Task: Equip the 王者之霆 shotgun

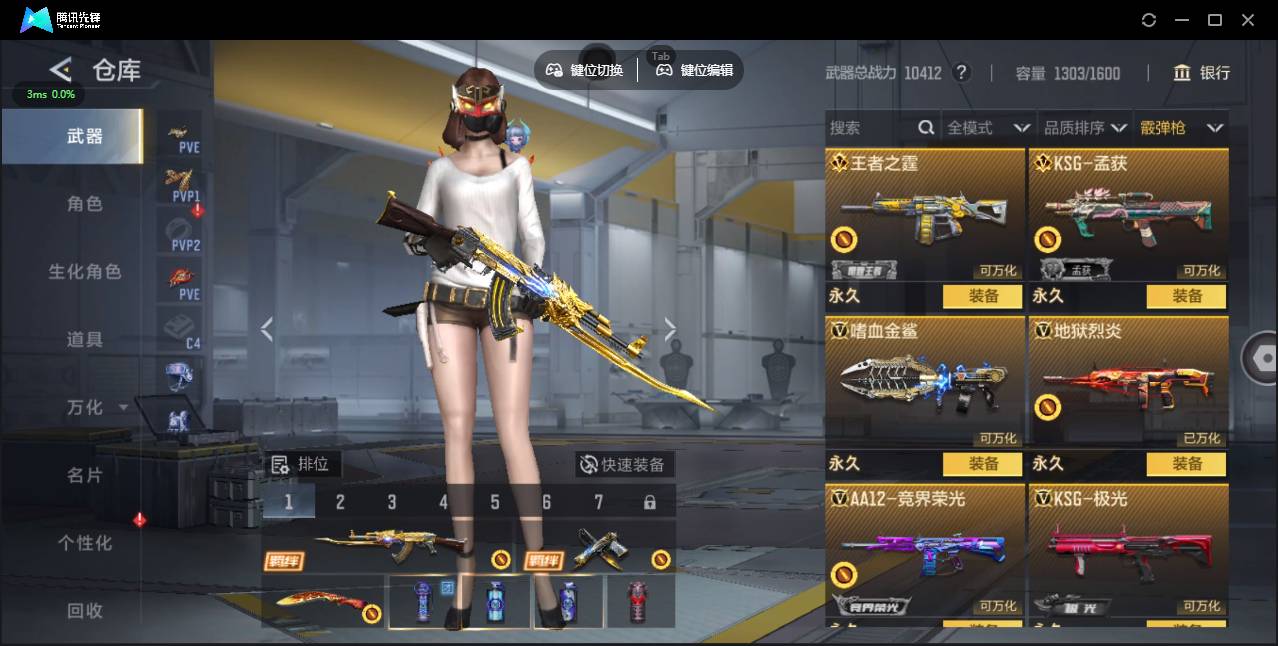Action: (x=983, y=296)
